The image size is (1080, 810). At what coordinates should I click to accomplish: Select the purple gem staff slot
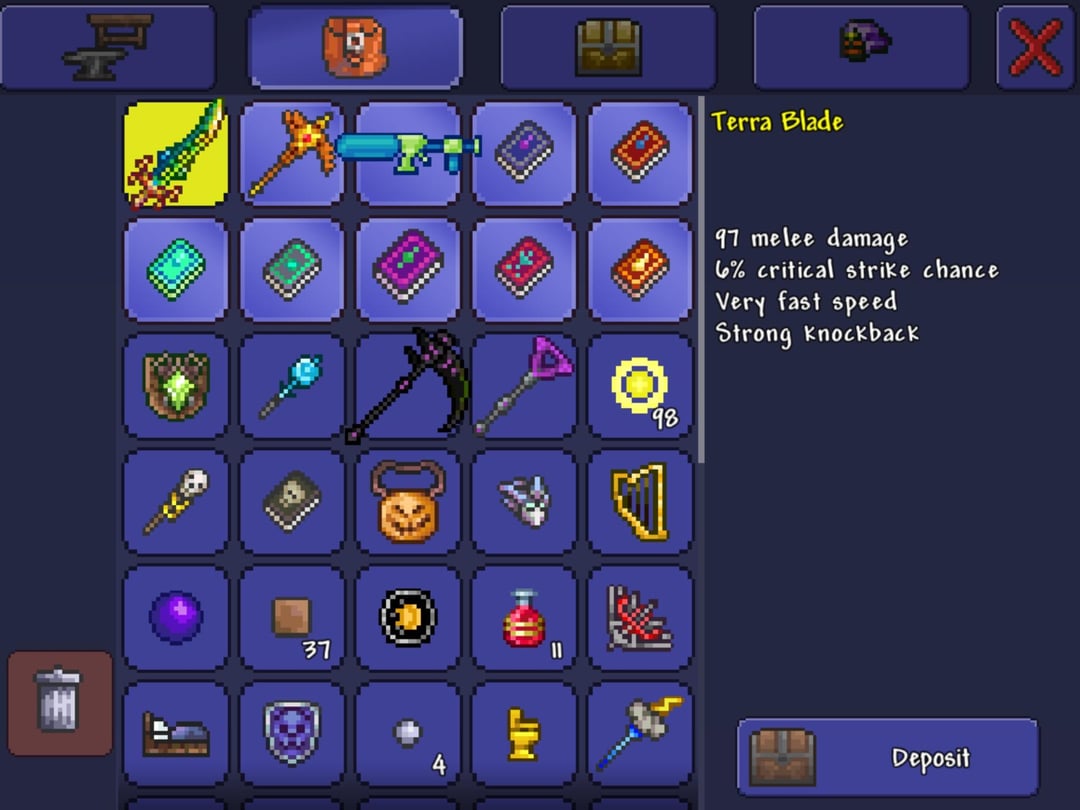point(524,386)
